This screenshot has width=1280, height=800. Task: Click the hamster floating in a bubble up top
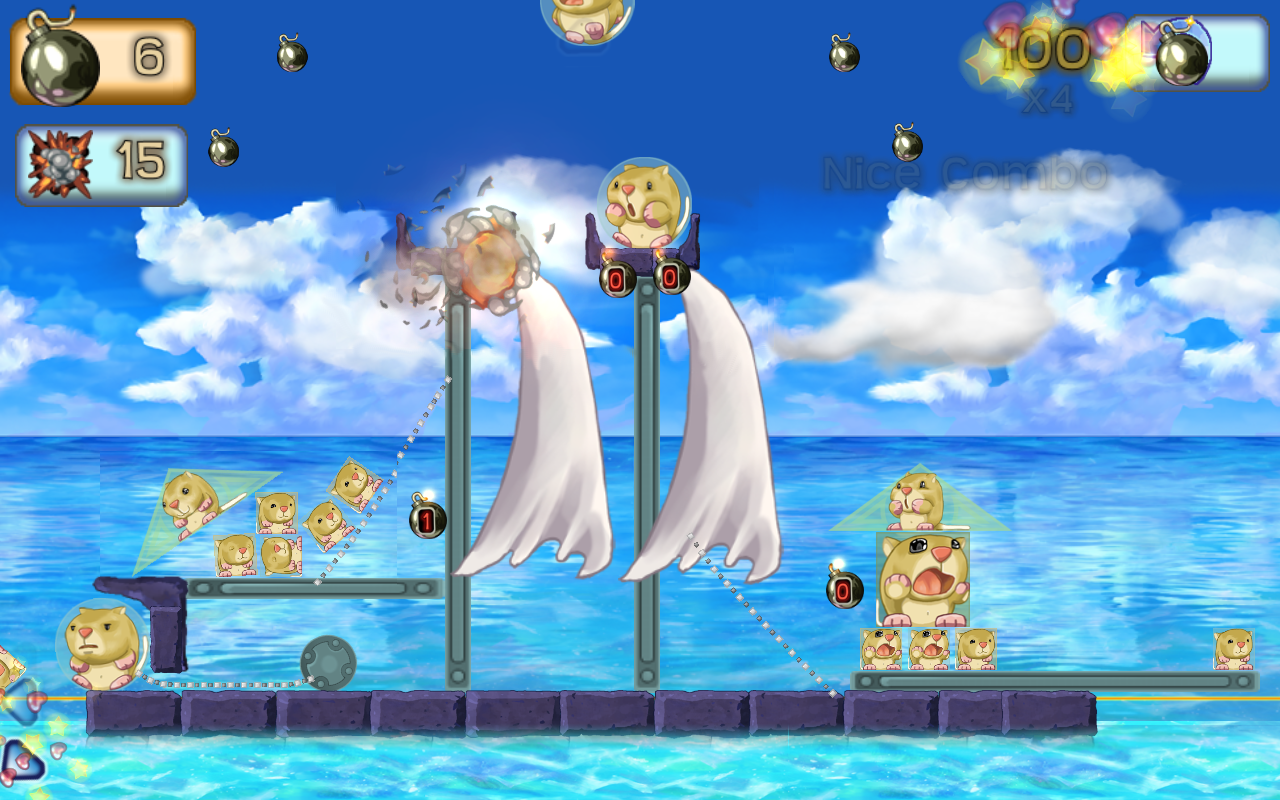click(585, 20)
